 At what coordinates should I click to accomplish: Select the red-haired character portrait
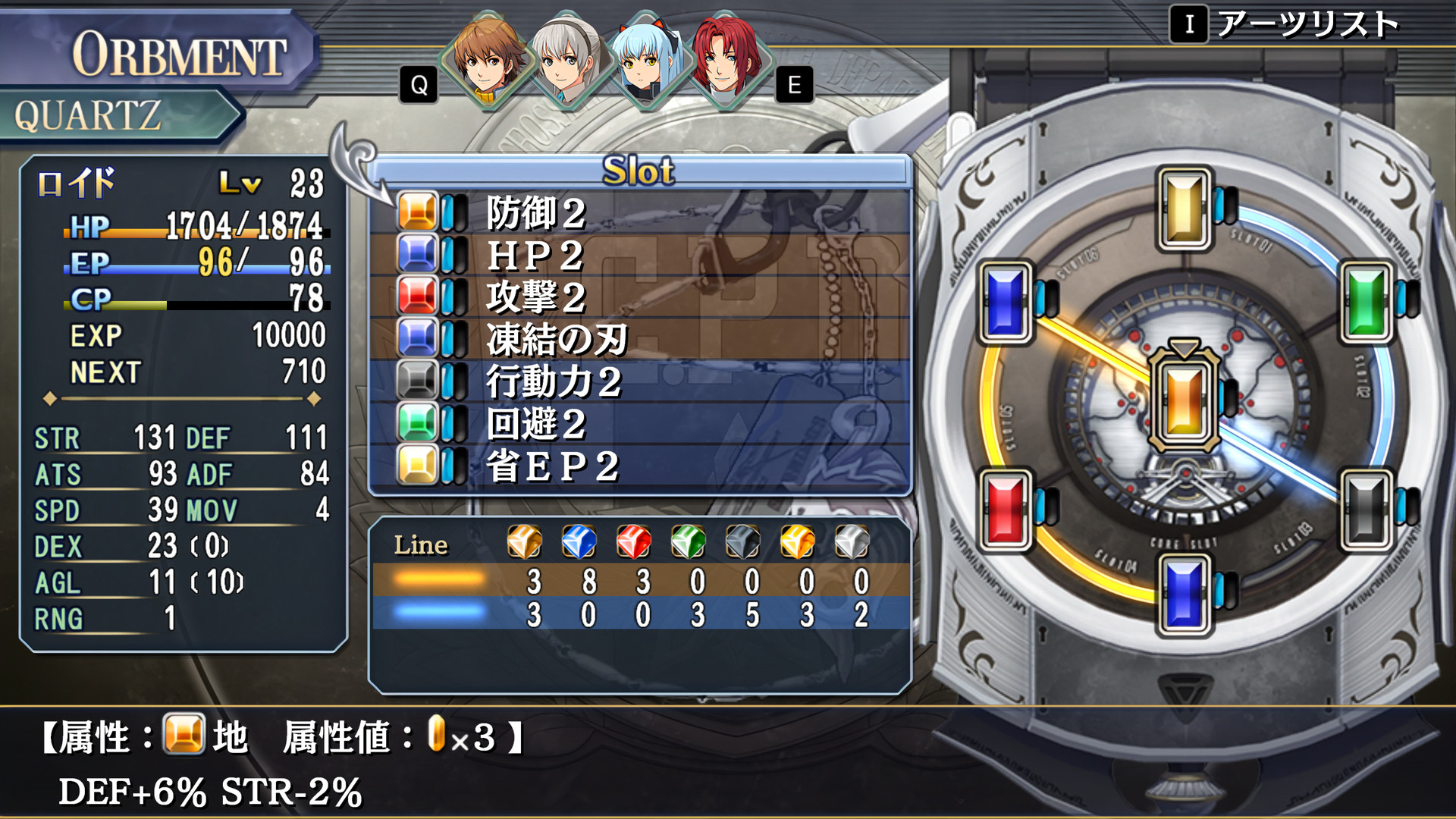[726, 61]
